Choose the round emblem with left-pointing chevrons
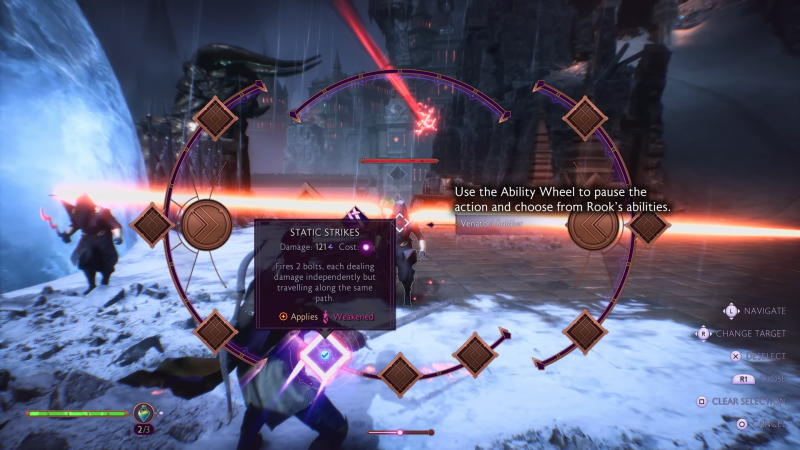Screen dimensions: 800x450 pos(595,225)
